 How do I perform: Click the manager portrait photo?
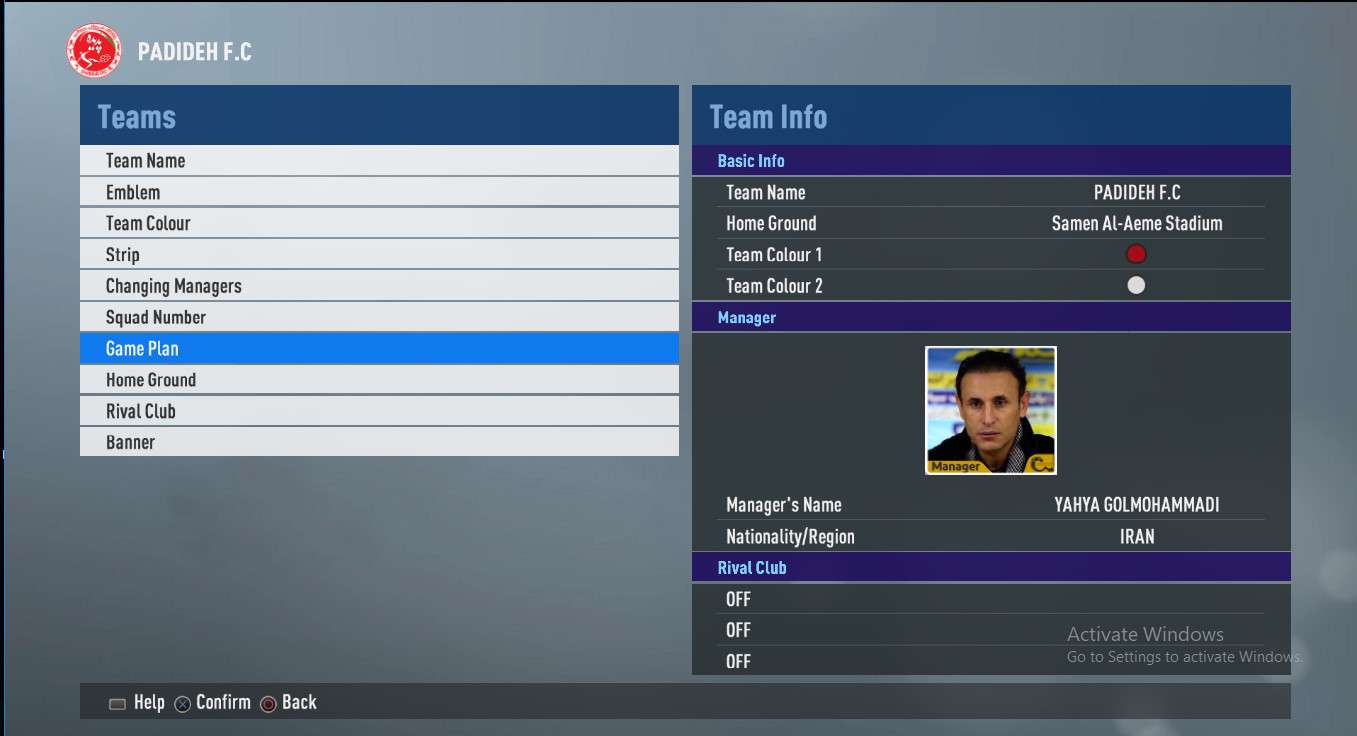(x=990, y=410)
